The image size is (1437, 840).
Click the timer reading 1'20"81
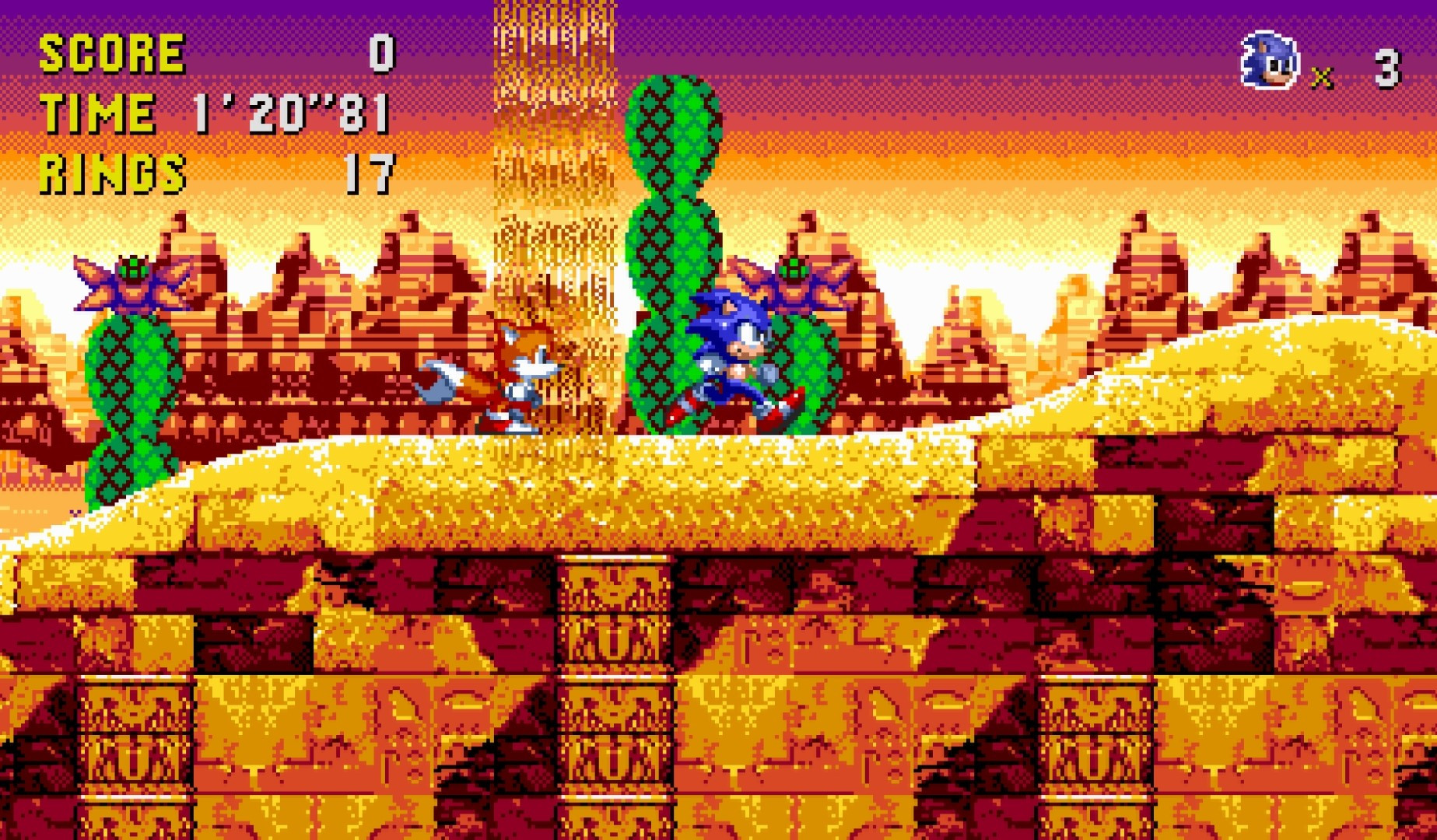coord(288,113)
